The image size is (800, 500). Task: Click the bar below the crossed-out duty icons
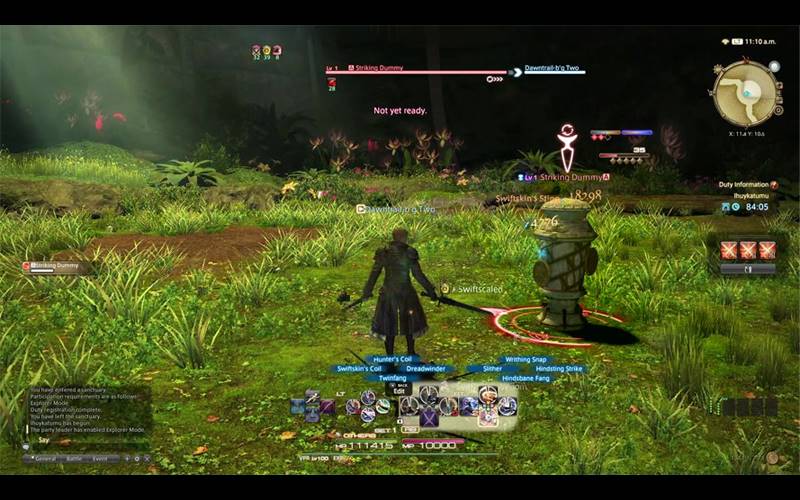pos(748,269)
